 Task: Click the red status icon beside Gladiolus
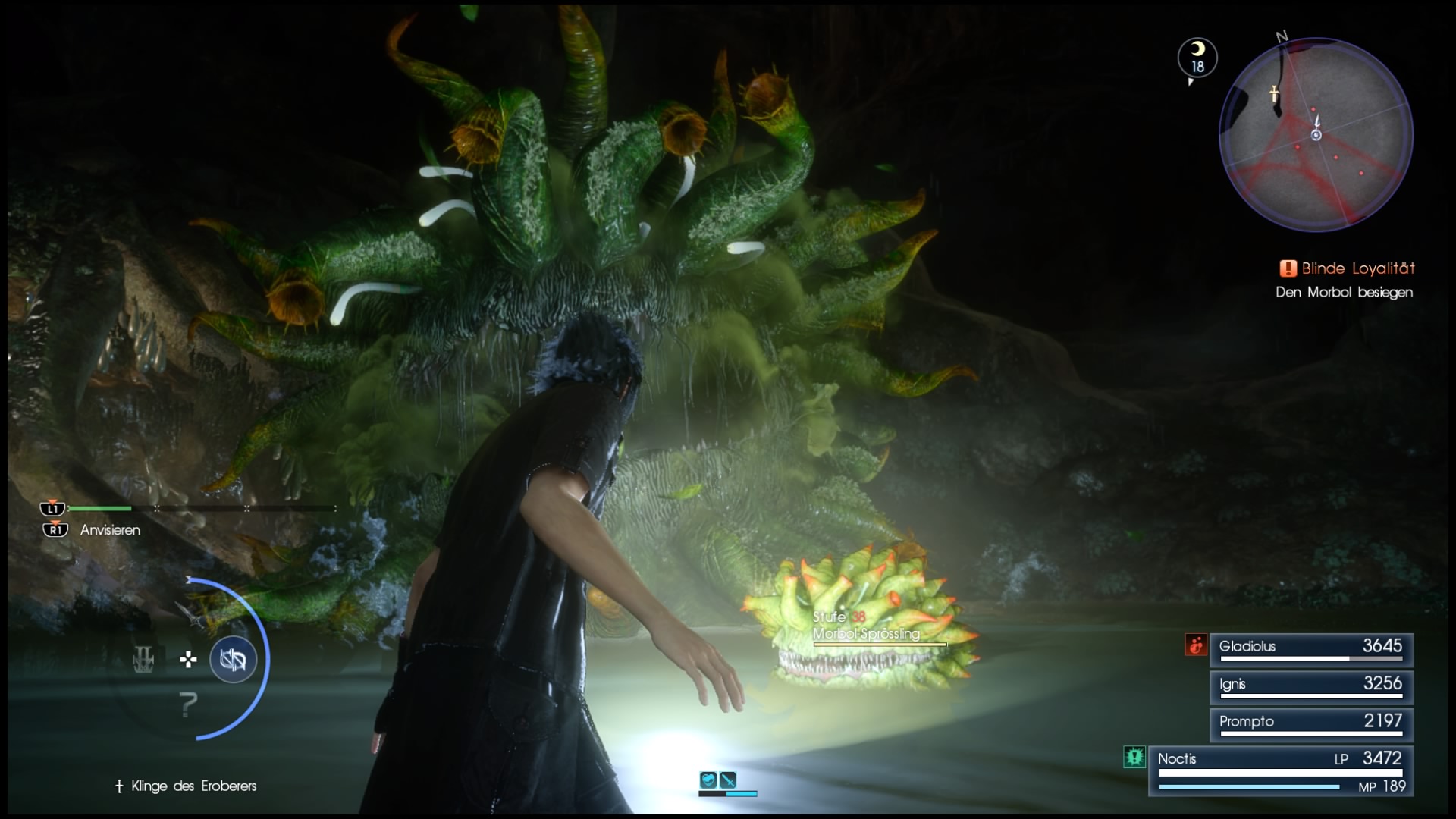1196,645
